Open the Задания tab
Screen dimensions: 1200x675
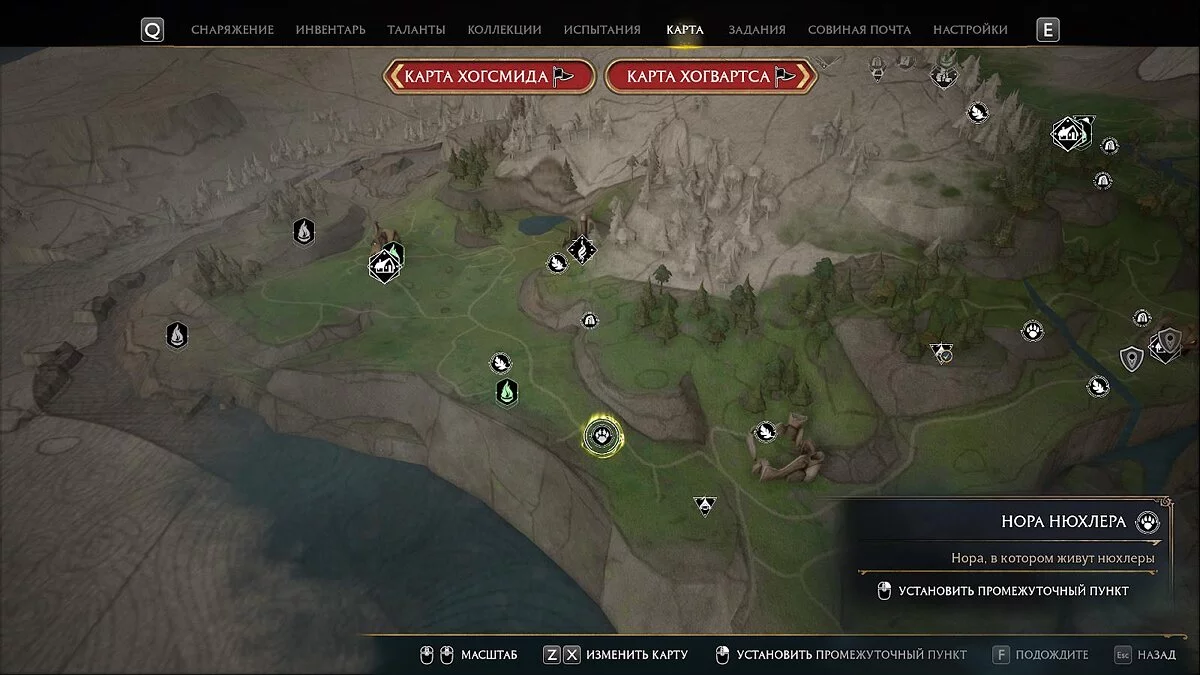coord(757,30)
